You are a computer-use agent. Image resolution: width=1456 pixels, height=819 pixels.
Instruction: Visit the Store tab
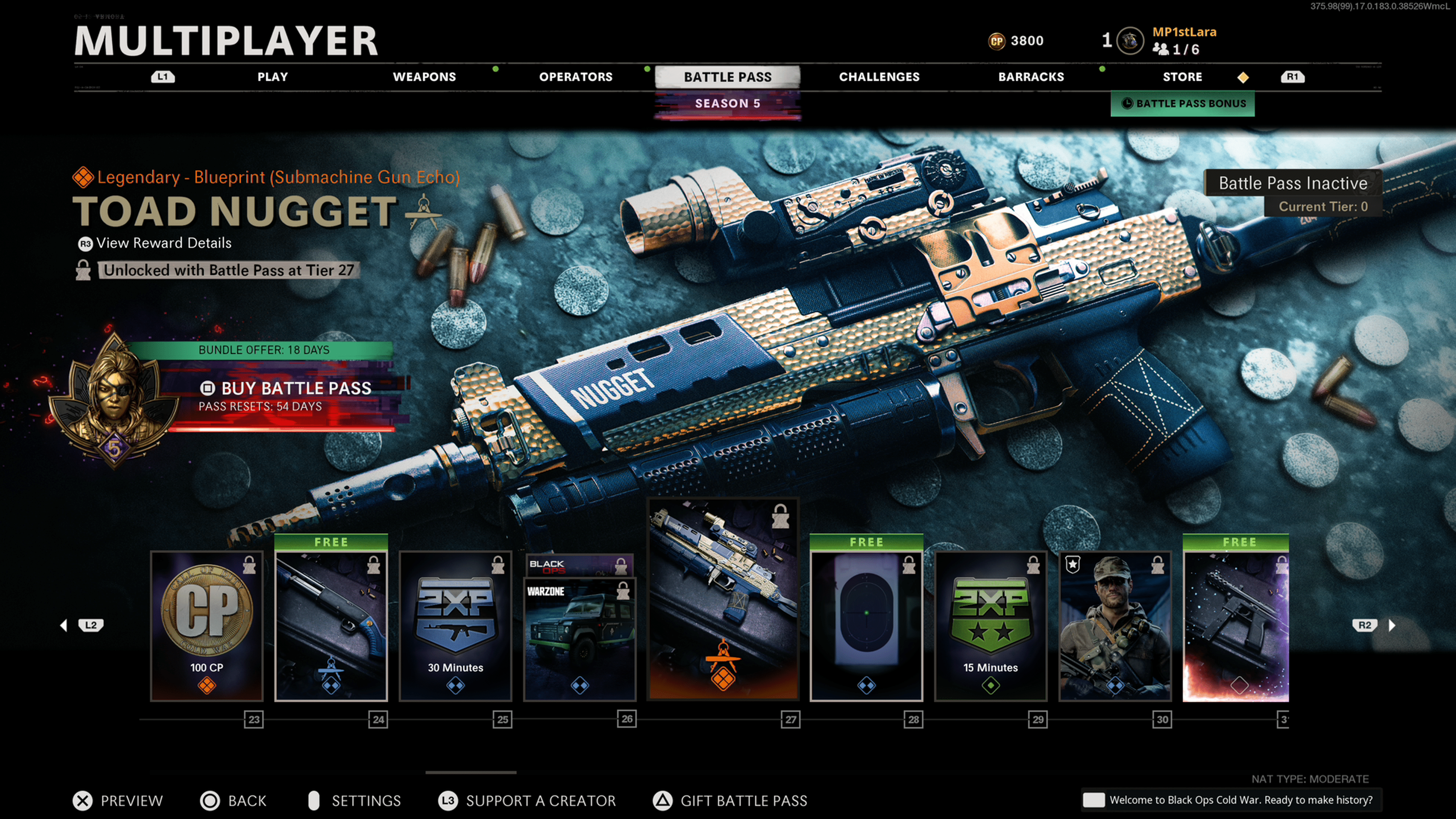(x=1182, y=77)
